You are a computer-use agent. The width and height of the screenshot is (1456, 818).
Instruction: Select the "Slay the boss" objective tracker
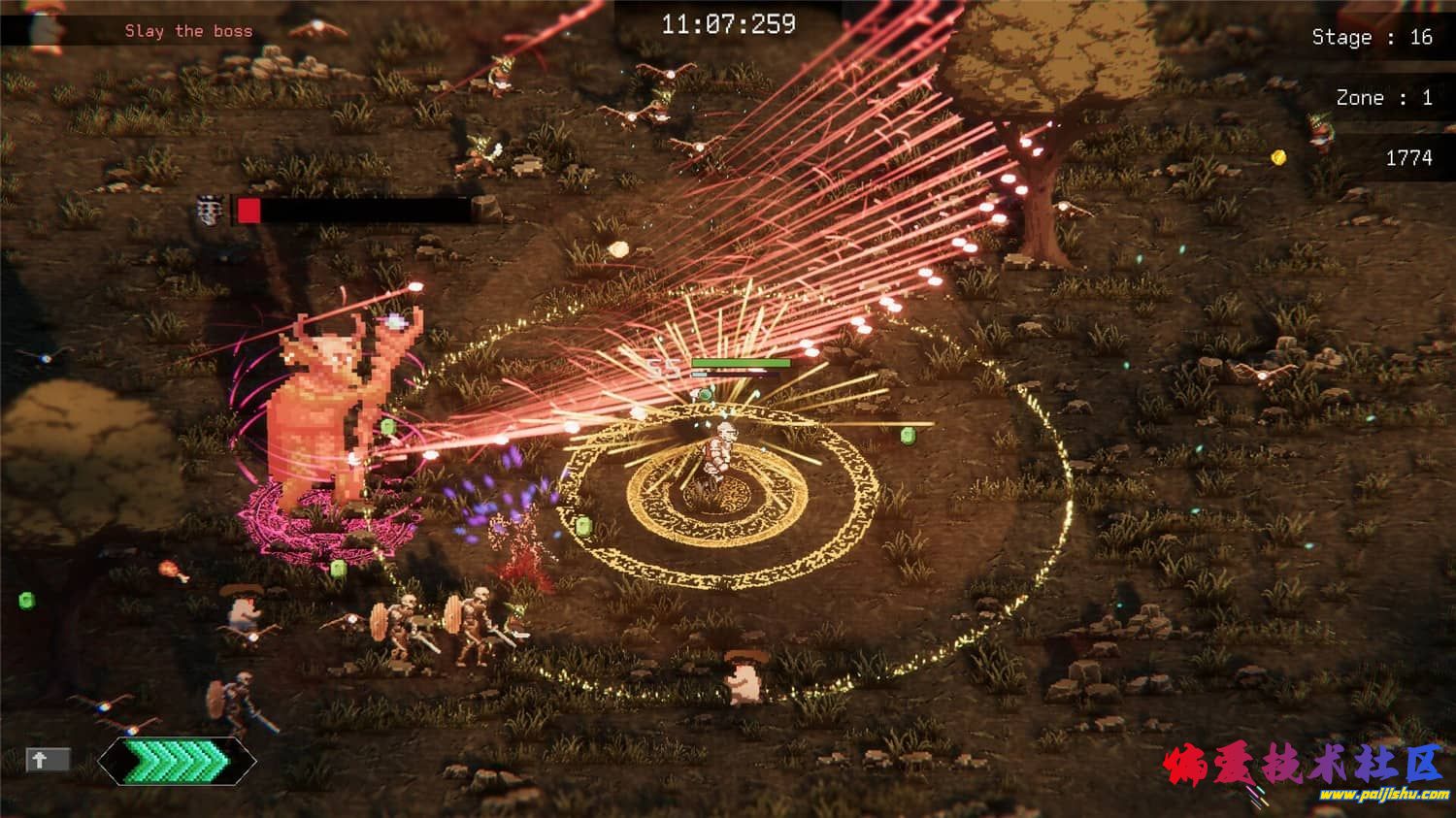coord(188,31)
